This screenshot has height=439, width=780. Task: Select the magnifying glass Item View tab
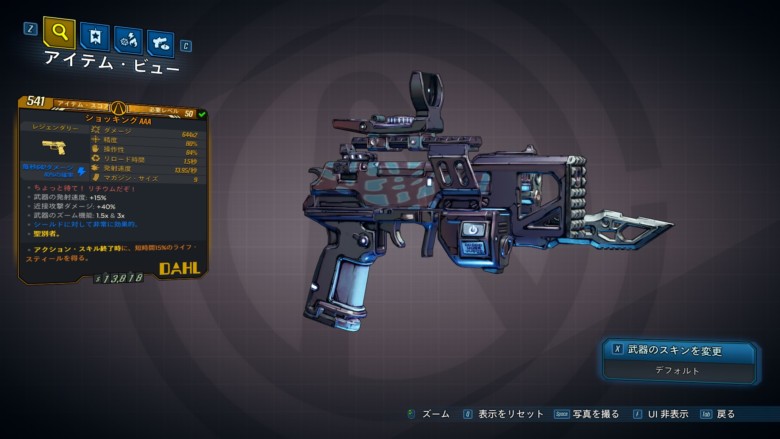59,33
